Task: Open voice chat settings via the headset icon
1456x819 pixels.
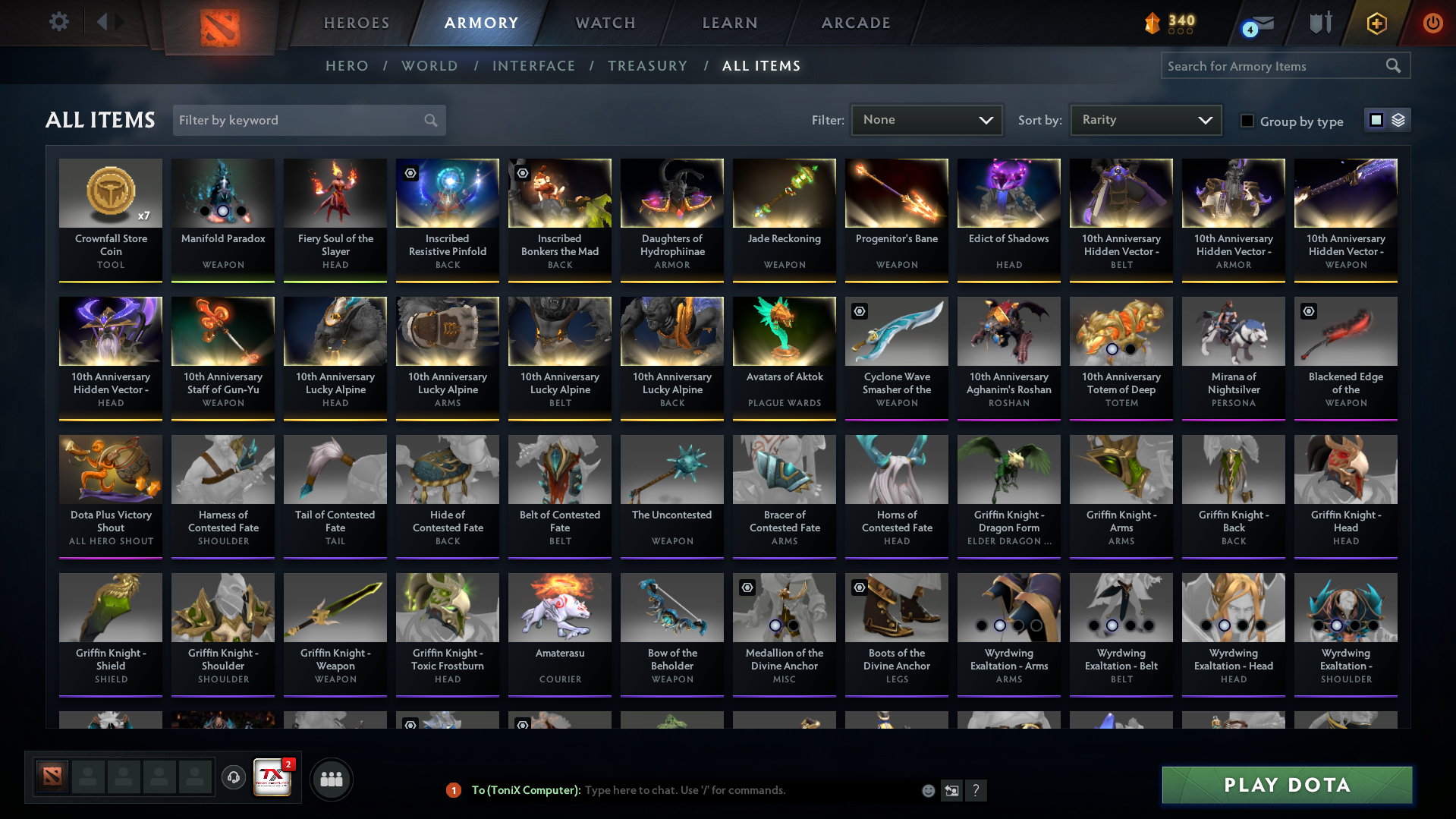Action: pyautogui.click(x=233, y=778)
